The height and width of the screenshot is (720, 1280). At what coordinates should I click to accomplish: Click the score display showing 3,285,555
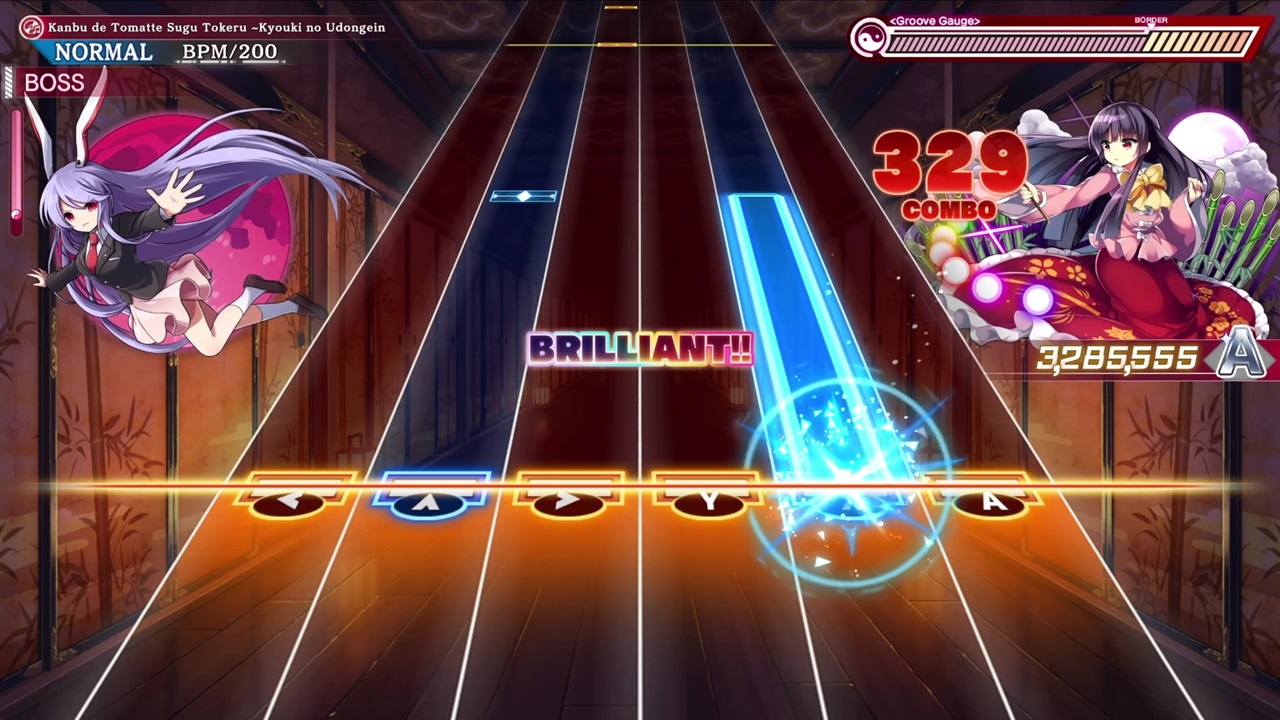[1117, 358]
